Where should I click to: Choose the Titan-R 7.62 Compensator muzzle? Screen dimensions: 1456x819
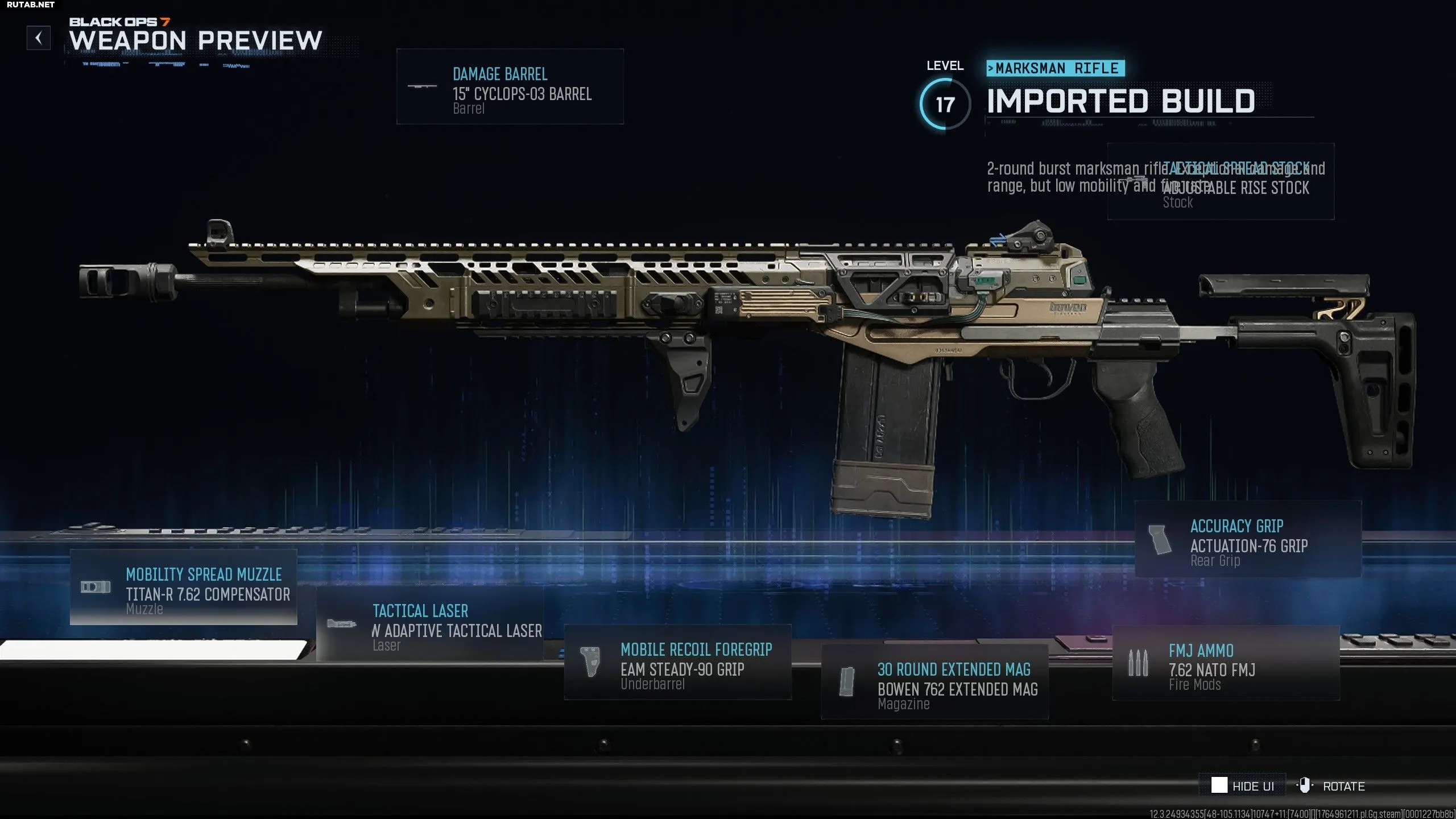(183, 587)
